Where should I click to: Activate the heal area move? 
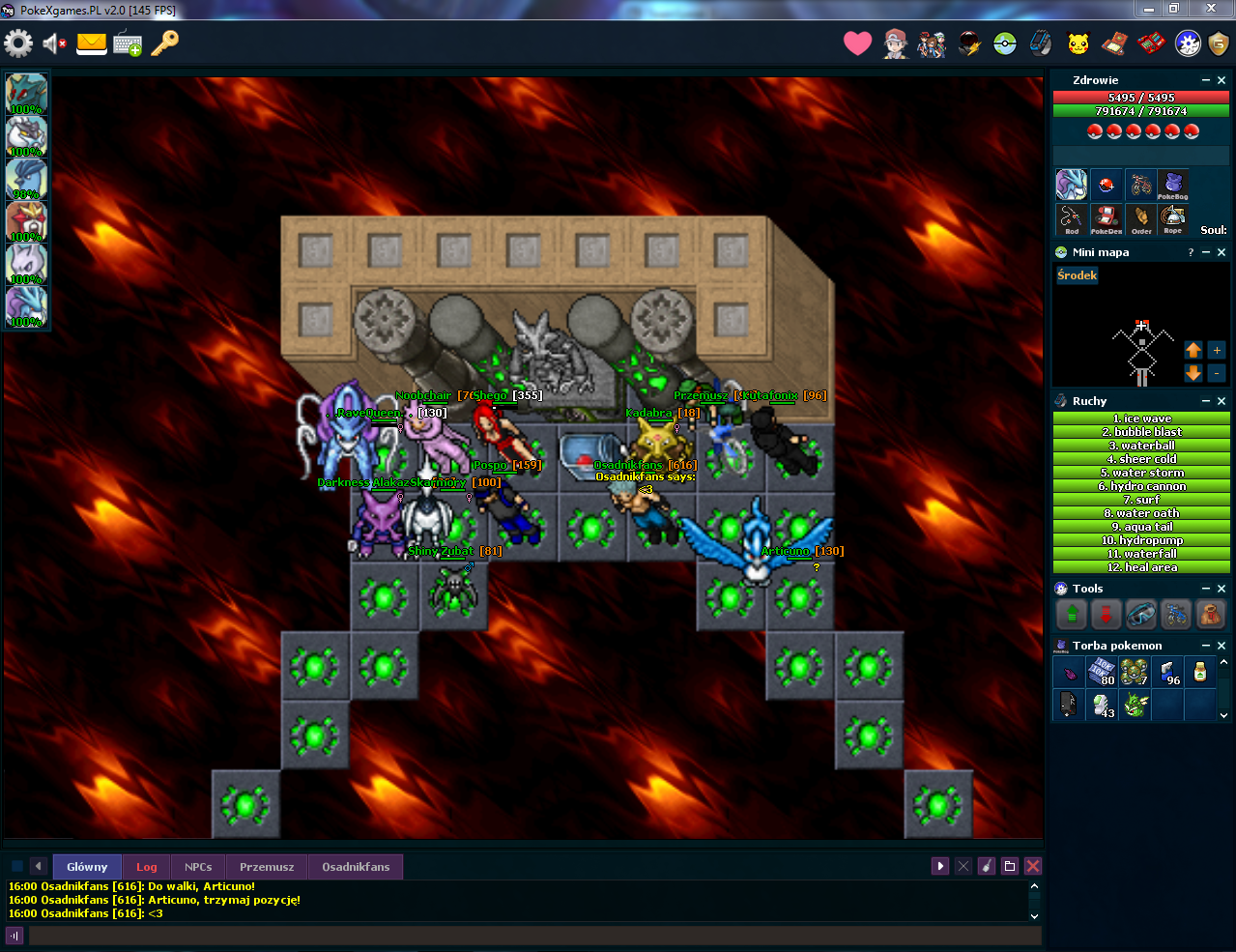click(x=1141, y=567)
